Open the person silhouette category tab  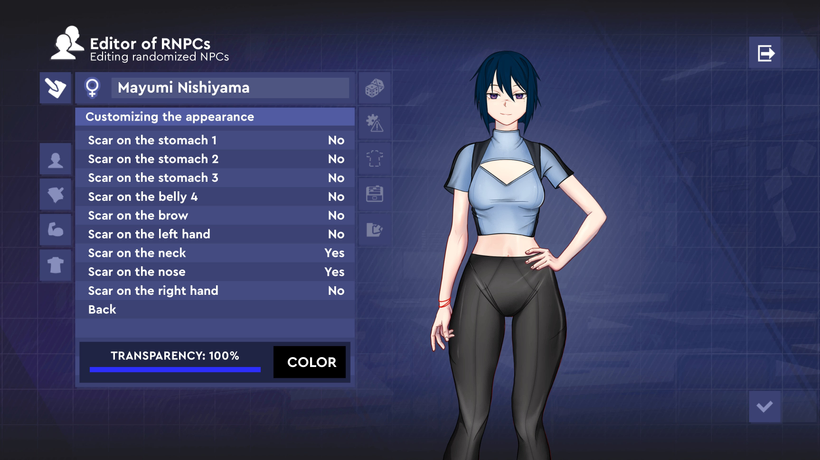(55, 158)
